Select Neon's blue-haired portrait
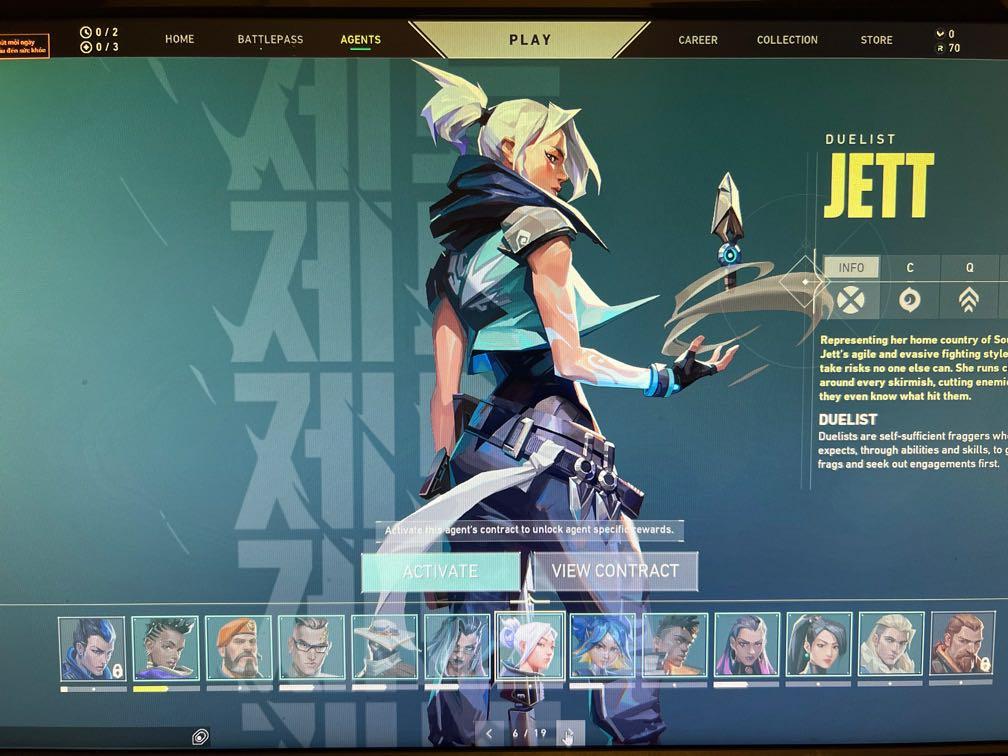The width and height of the screenshot is (1008, 756). (603, 647)
